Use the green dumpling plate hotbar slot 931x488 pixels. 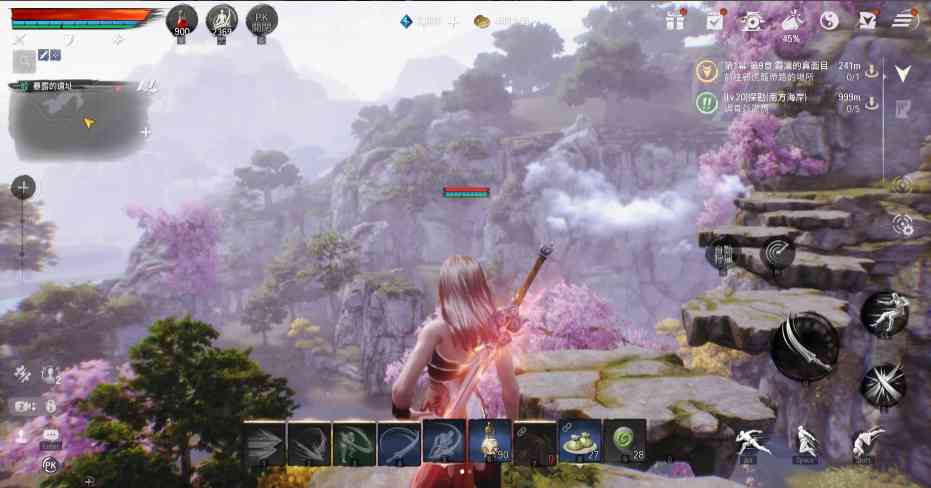[580, 440]
